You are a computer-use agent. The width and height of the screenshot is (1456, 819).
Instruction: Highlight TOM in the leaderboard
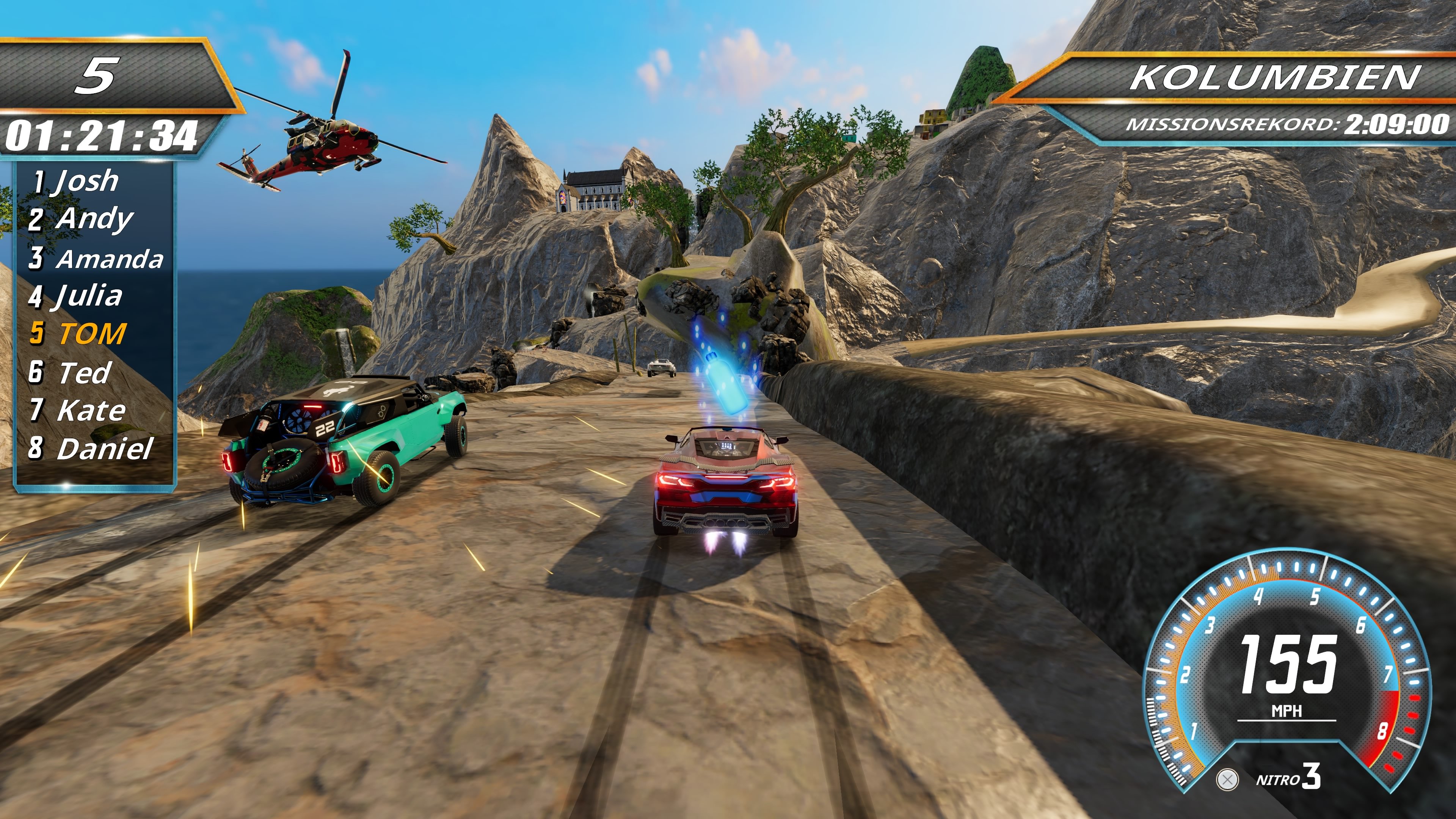pyautogui.click(x=79, y=334)
